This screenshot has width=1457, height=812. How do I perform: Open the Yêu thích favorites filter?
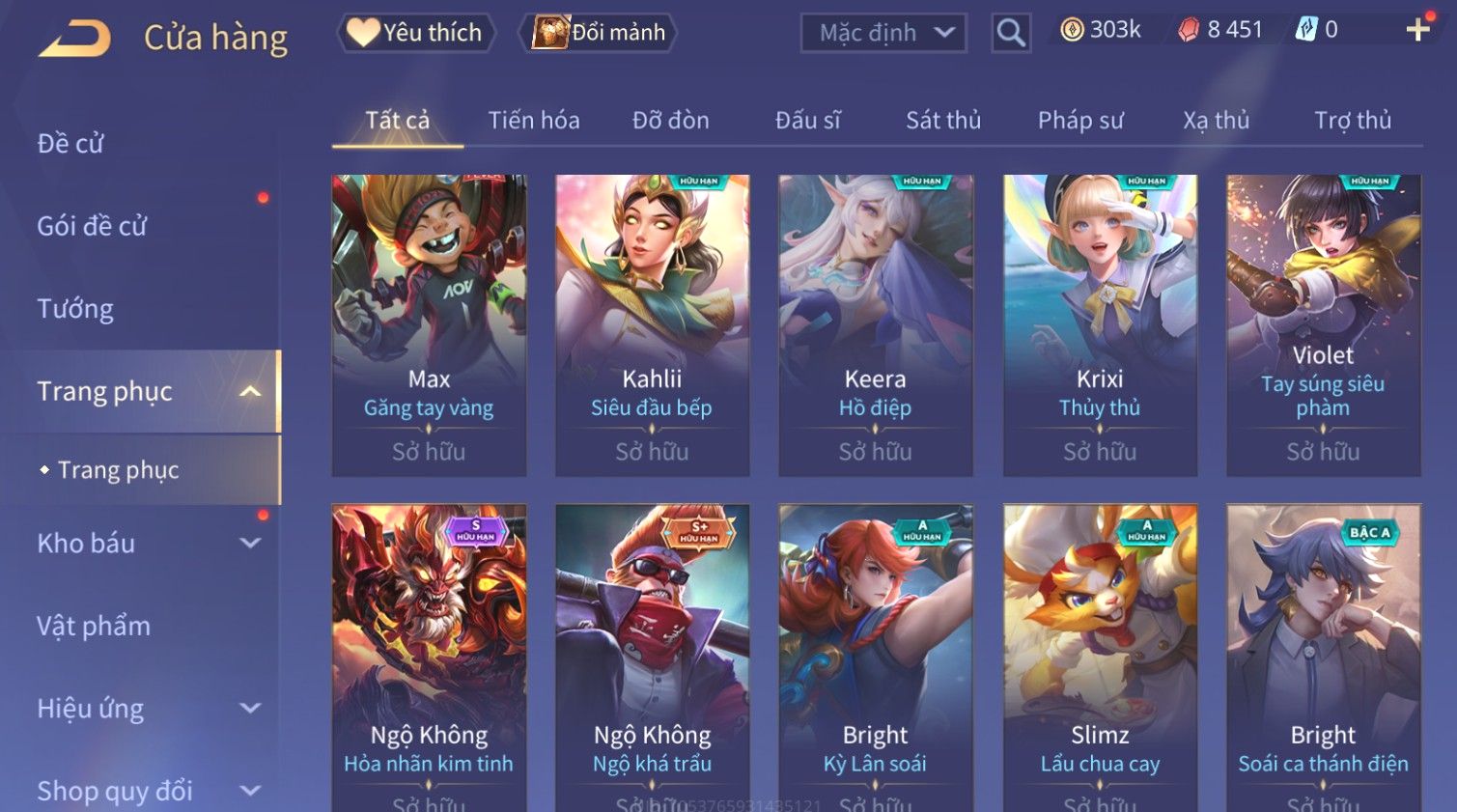(x=416, y=33)
